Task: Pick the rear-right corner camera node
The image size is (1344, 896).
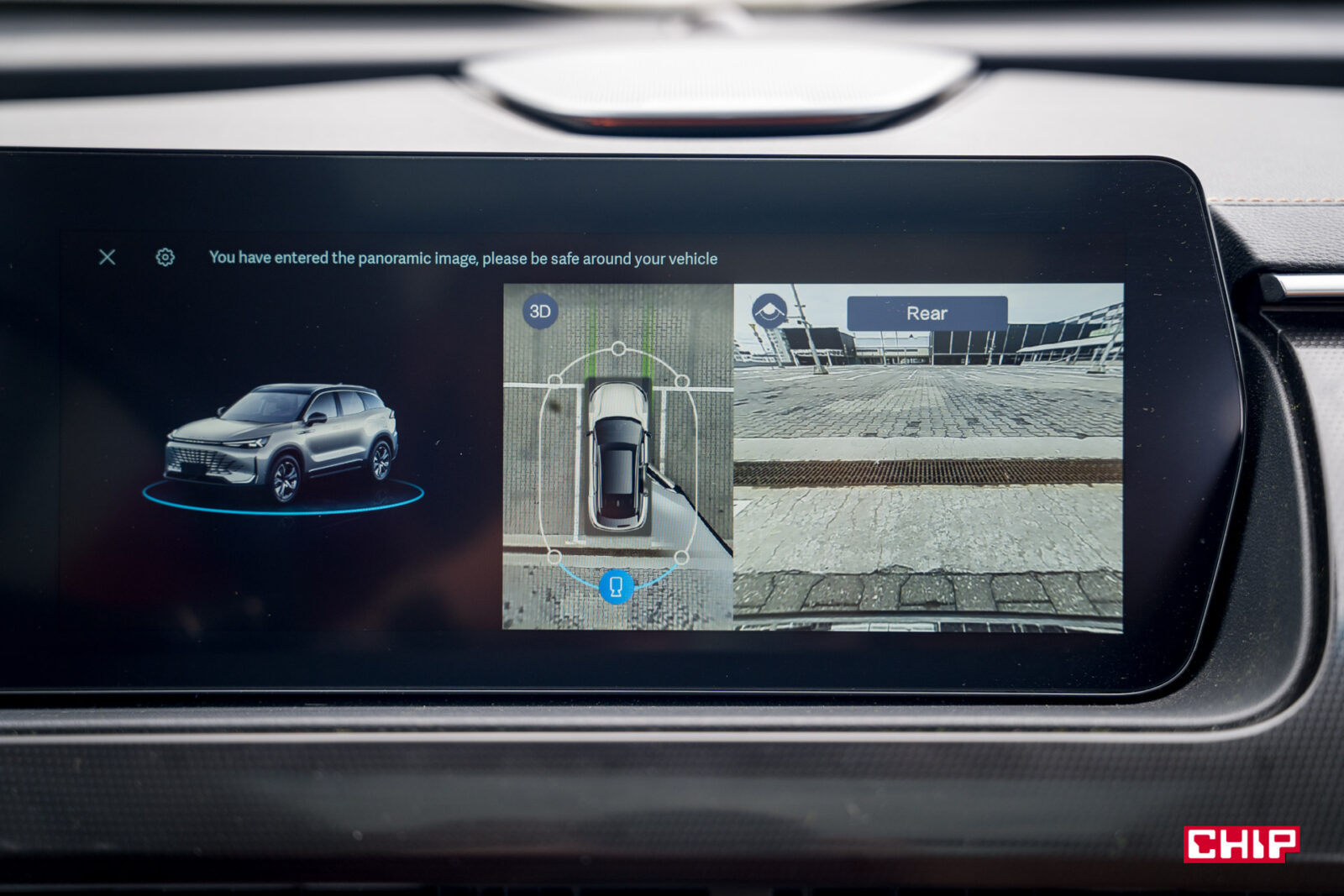Action: pyautogui.click(x=681, y=557)
